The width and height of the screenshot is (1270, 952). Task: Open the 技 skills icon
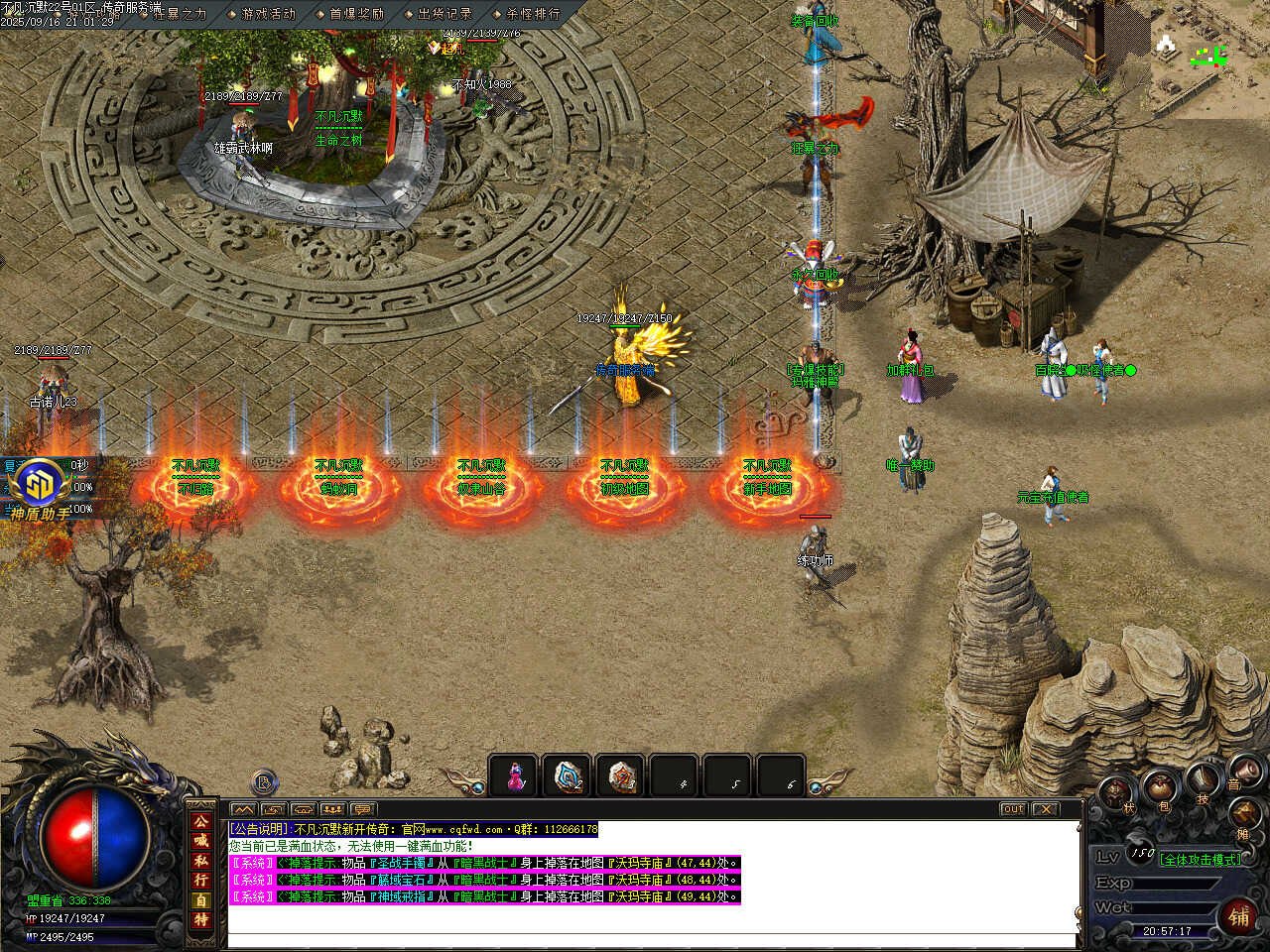point(1203,780)
